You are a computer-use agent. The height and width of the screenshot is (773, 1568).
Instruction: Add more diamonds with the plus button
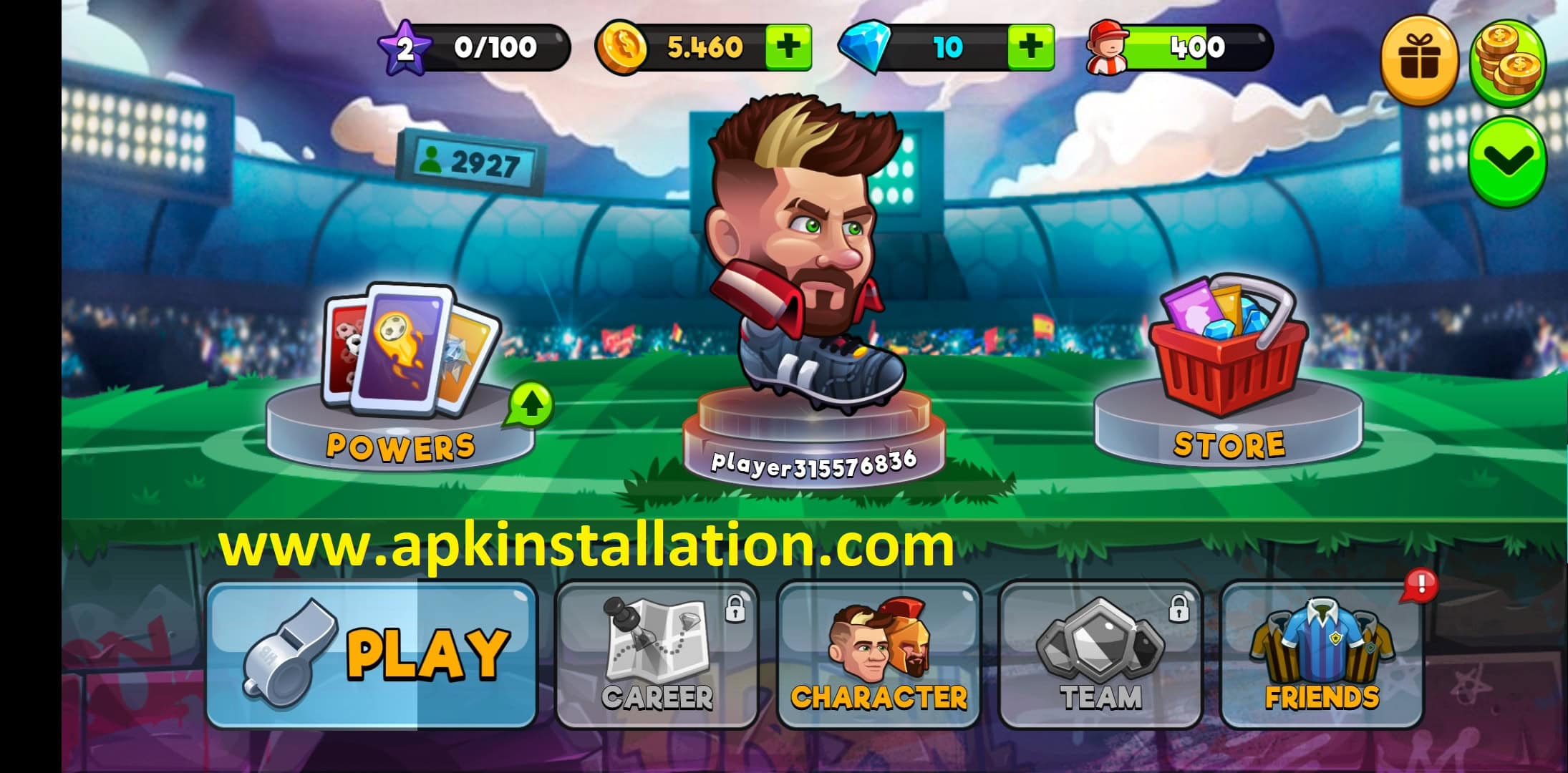click(x=1030, y=47)
